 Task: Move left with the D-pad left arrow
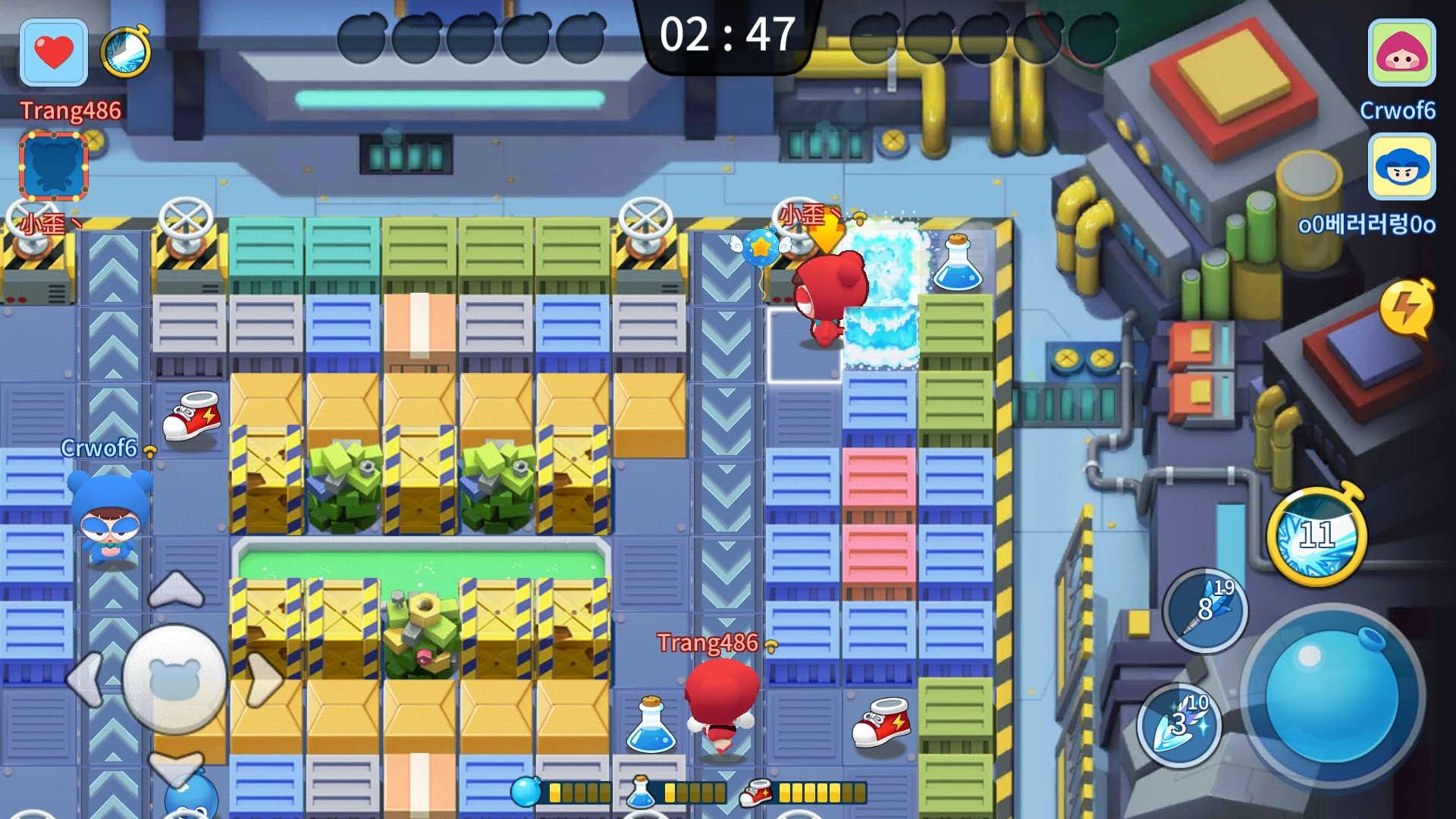tap(85, 679)
